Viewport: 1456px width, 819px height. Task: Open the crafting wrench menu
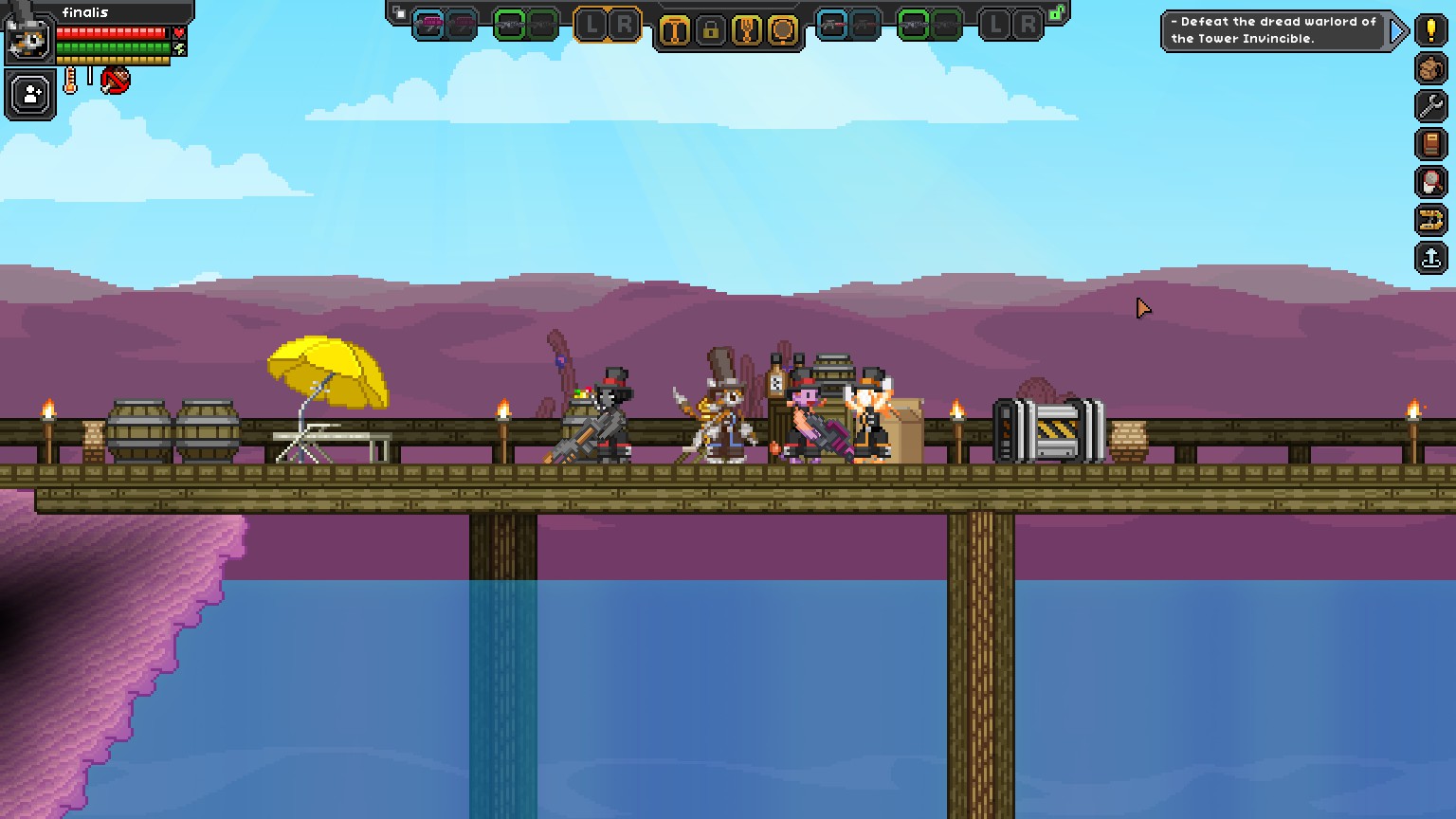click(x=1431, y=105)
